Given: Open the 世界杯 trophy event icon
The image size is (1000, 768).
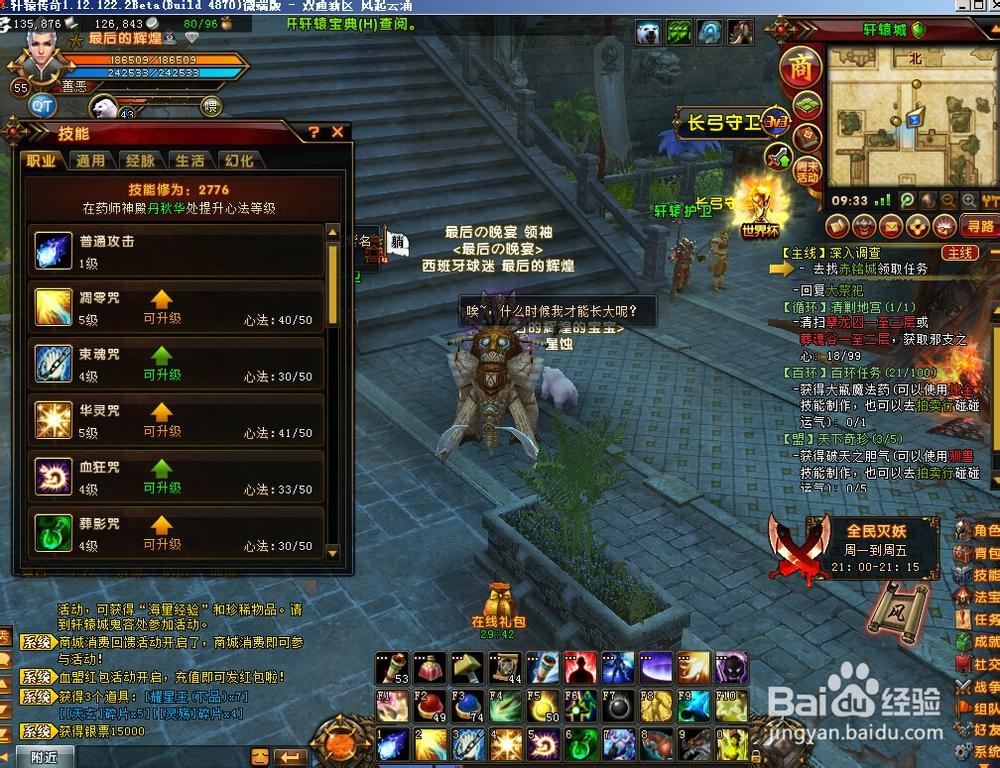Looking at the screenshot, I should click(760, 211).
